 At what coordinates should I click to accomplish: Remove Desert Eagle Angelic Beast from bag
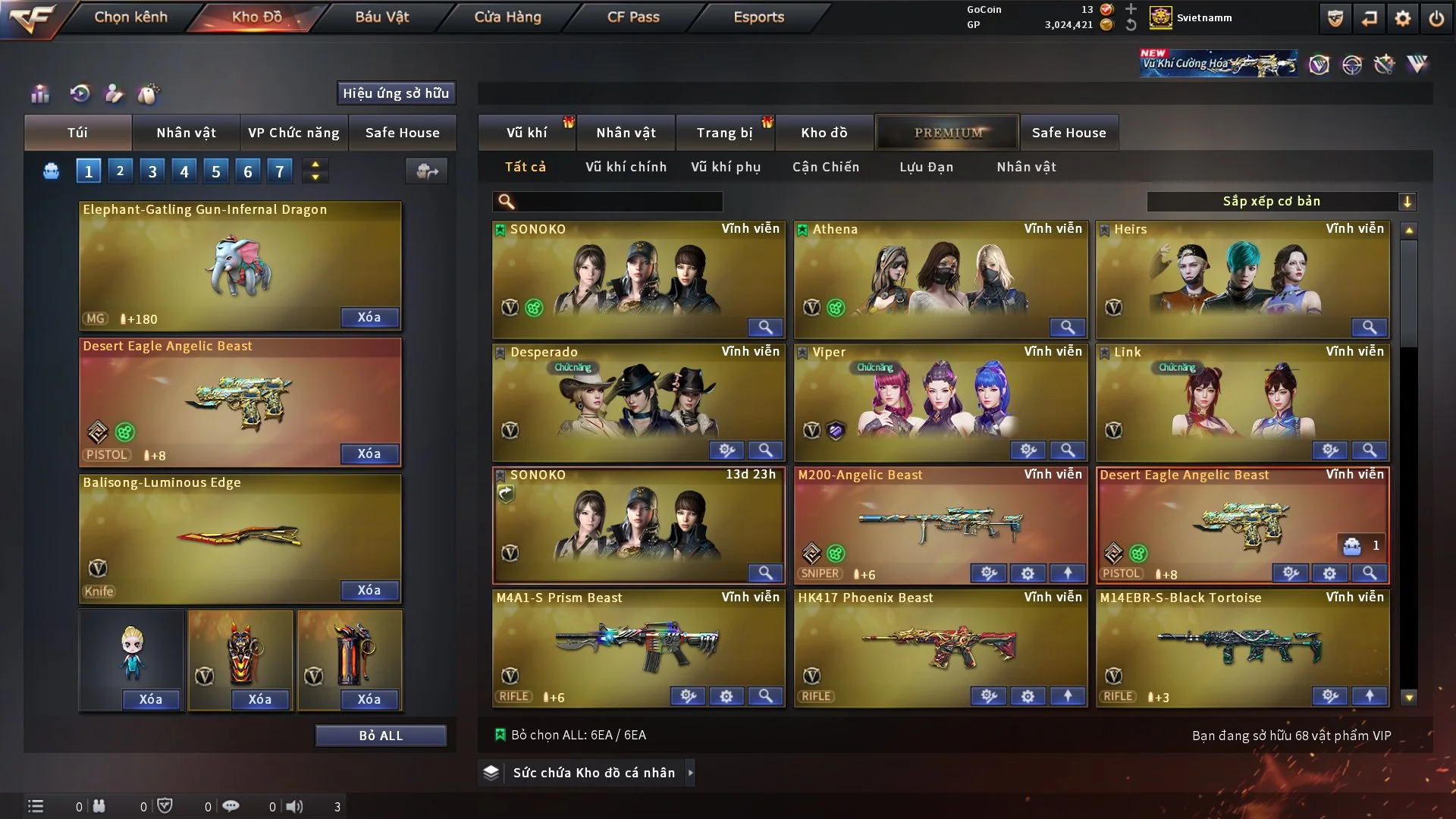(x=369, y=453)
